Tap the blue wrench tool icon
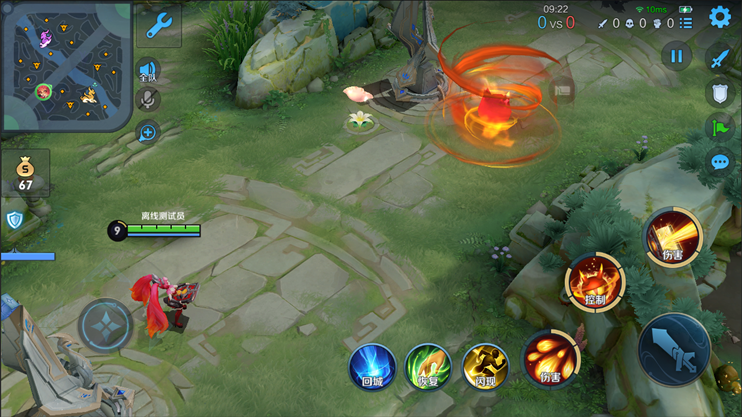 click(x=159, y=26)
